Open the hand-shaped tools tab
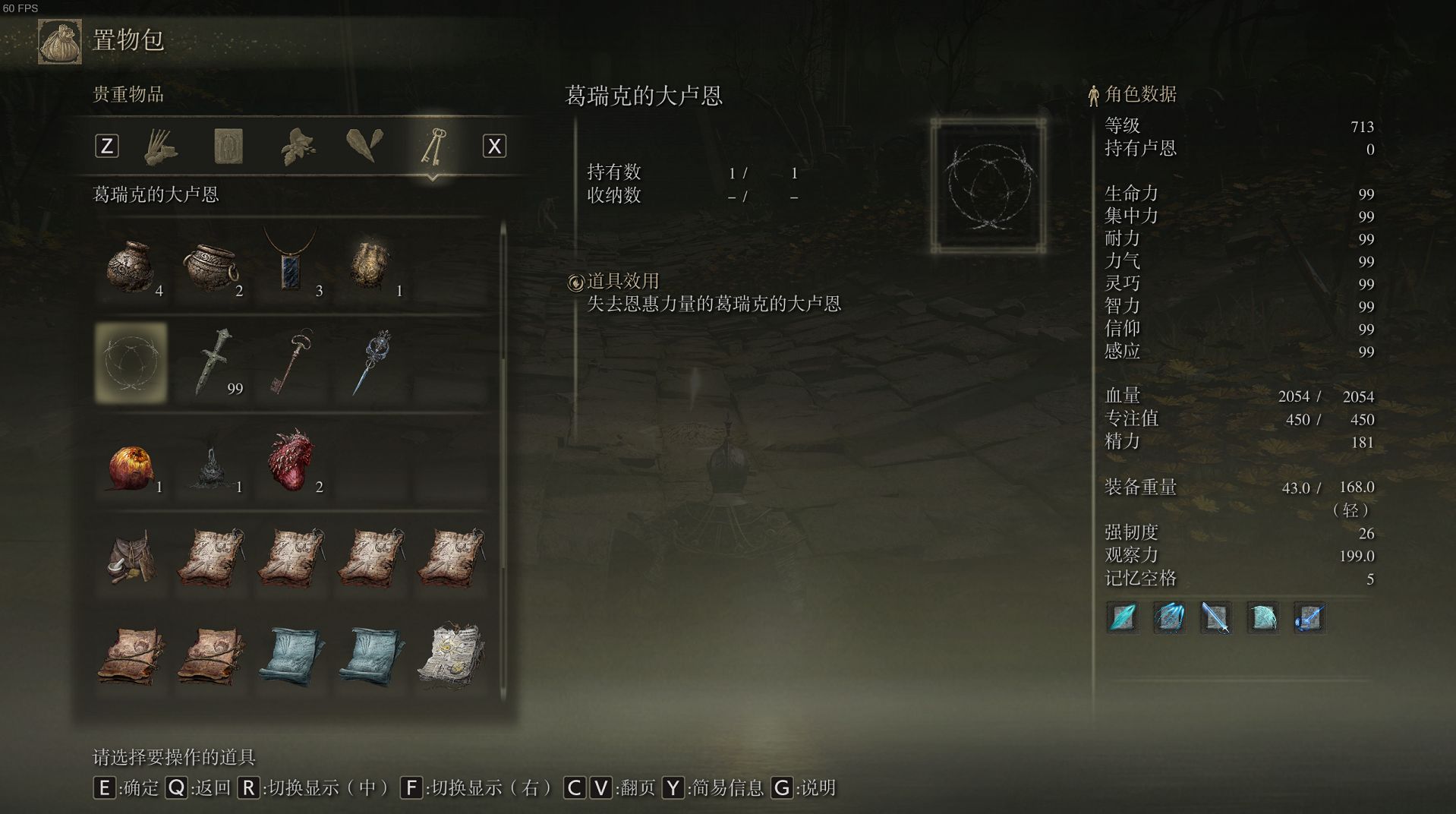This screenshot has height=814, width=1456. [x=161, y=145]
